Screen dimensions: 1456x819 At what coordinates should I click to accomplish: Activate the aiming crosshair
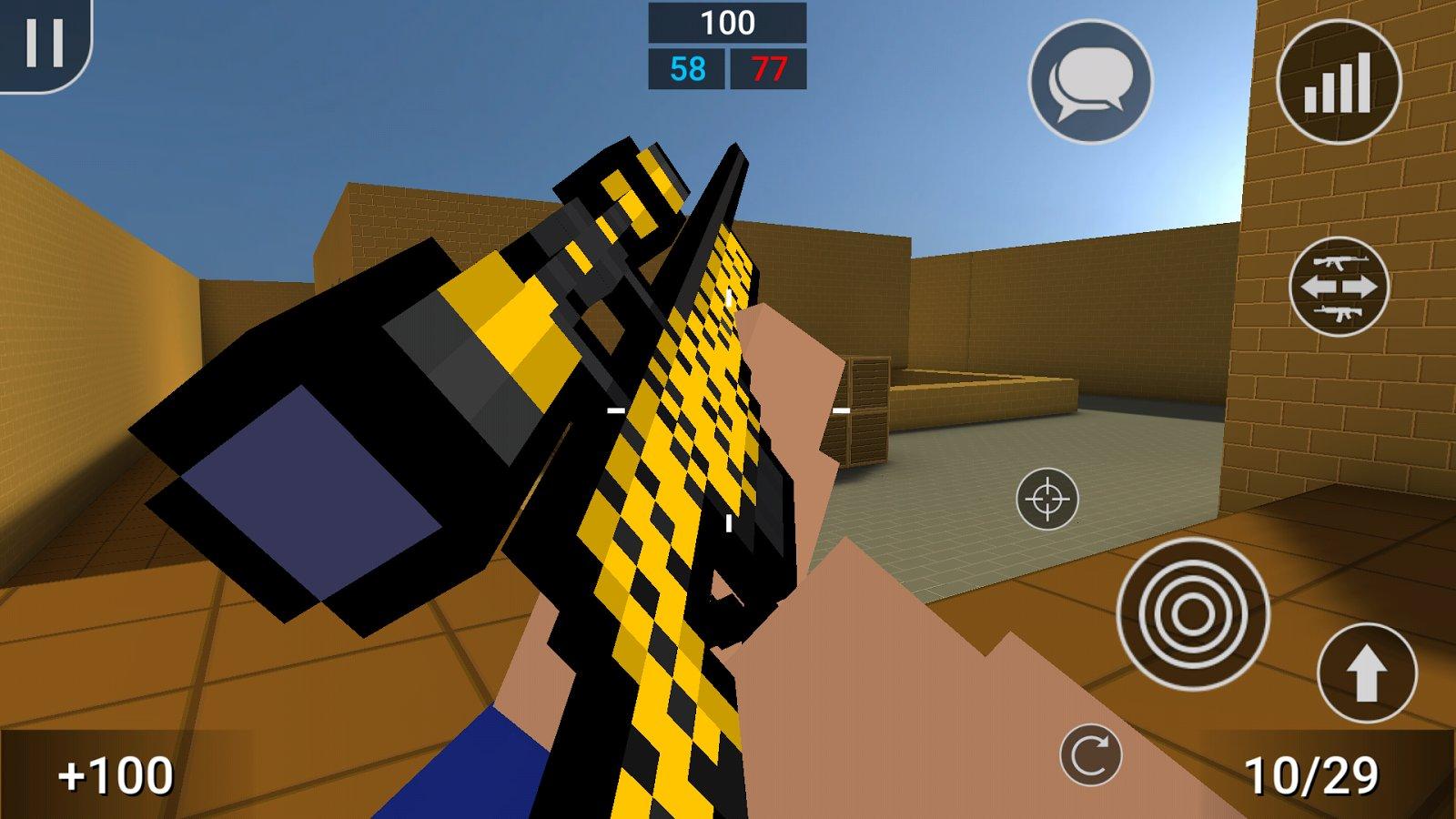[x=1048, y=498]
